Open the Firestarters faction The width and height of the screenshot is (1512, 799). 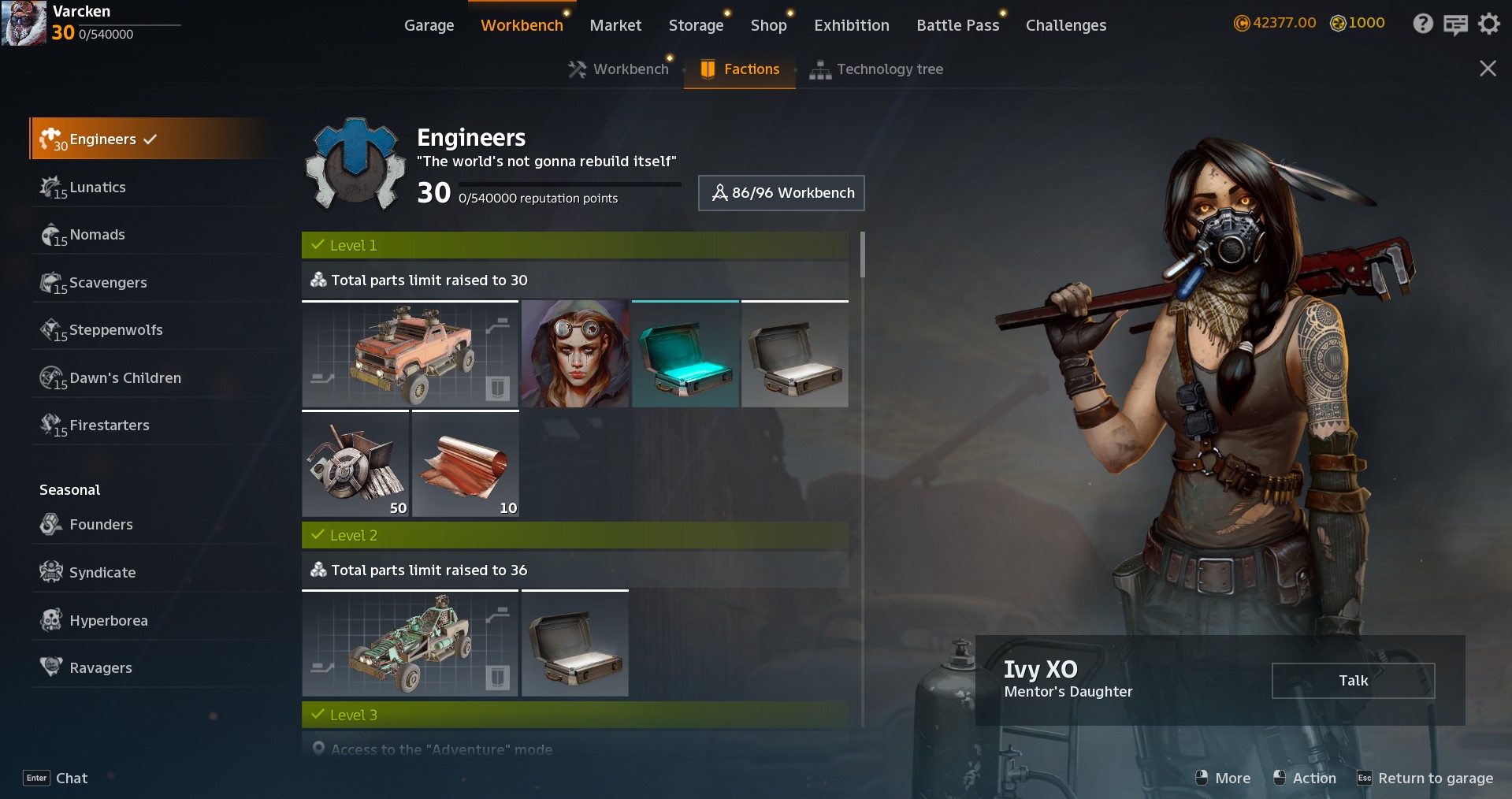pyautogui.click(x=109, y=426)
